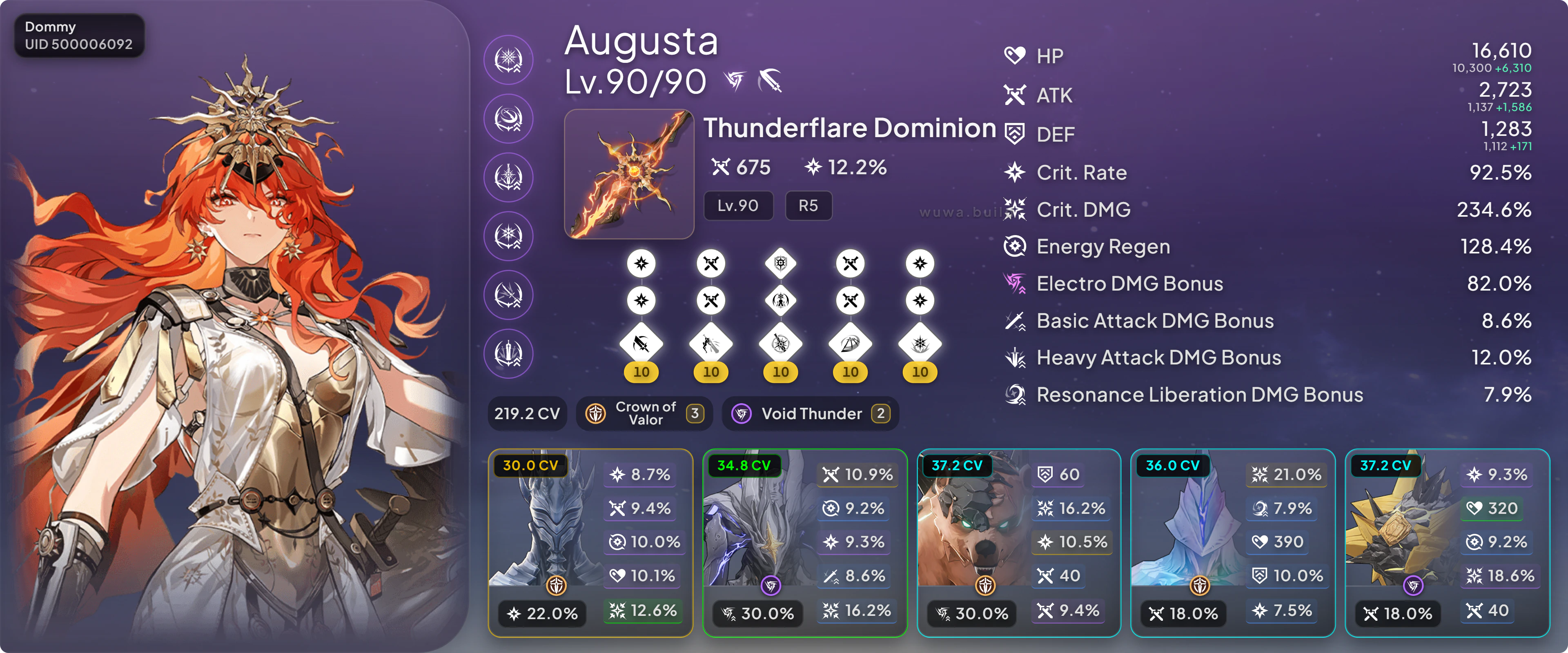Viewport: 1568px width, 653px height.
Task: Open the Crown of Valor set badge
Action: [644, 414]
